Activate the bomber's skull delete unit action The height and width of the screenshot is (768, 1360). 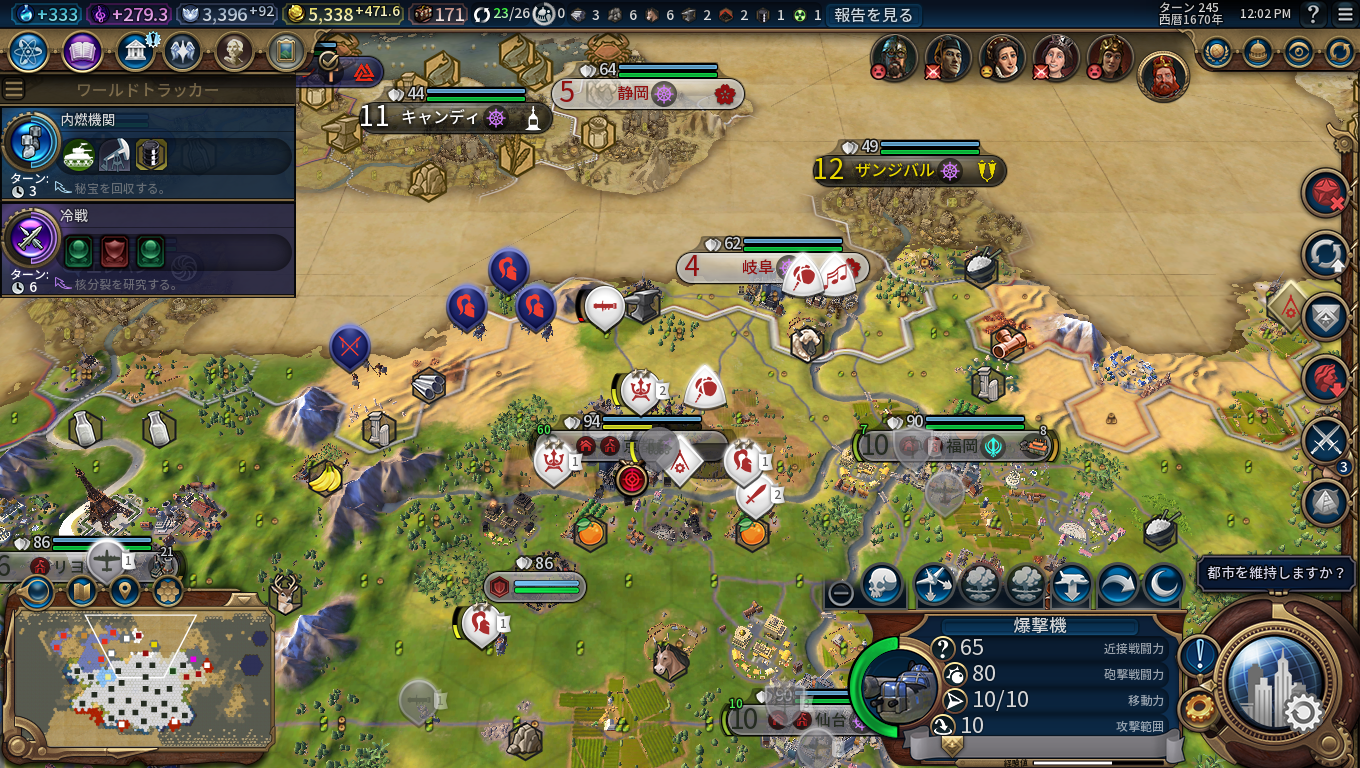882,585
